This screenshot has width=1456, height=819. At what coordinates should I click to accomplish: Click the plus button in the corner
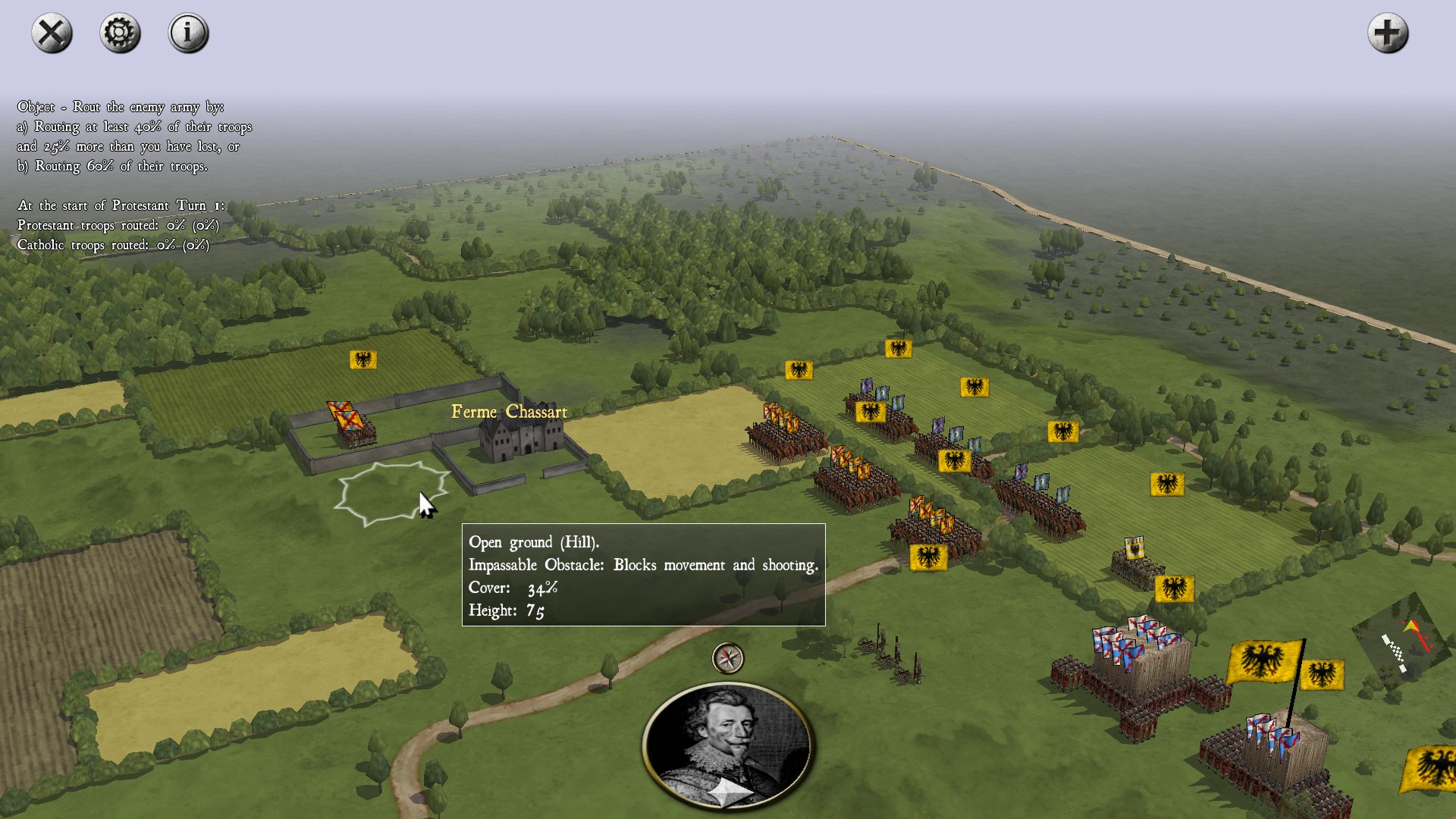point(1388,33)
